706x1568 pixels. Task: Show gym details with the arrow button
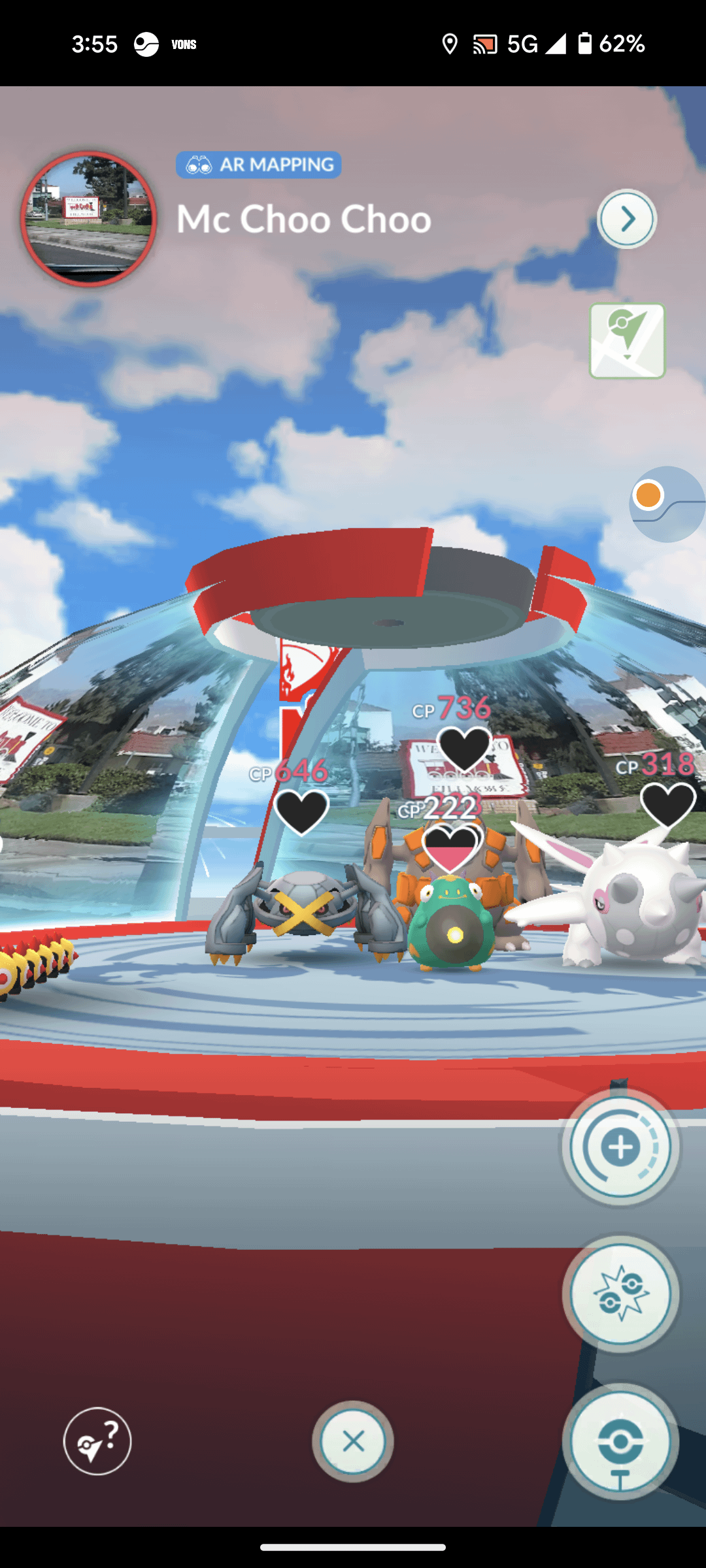tap(626, 219)
